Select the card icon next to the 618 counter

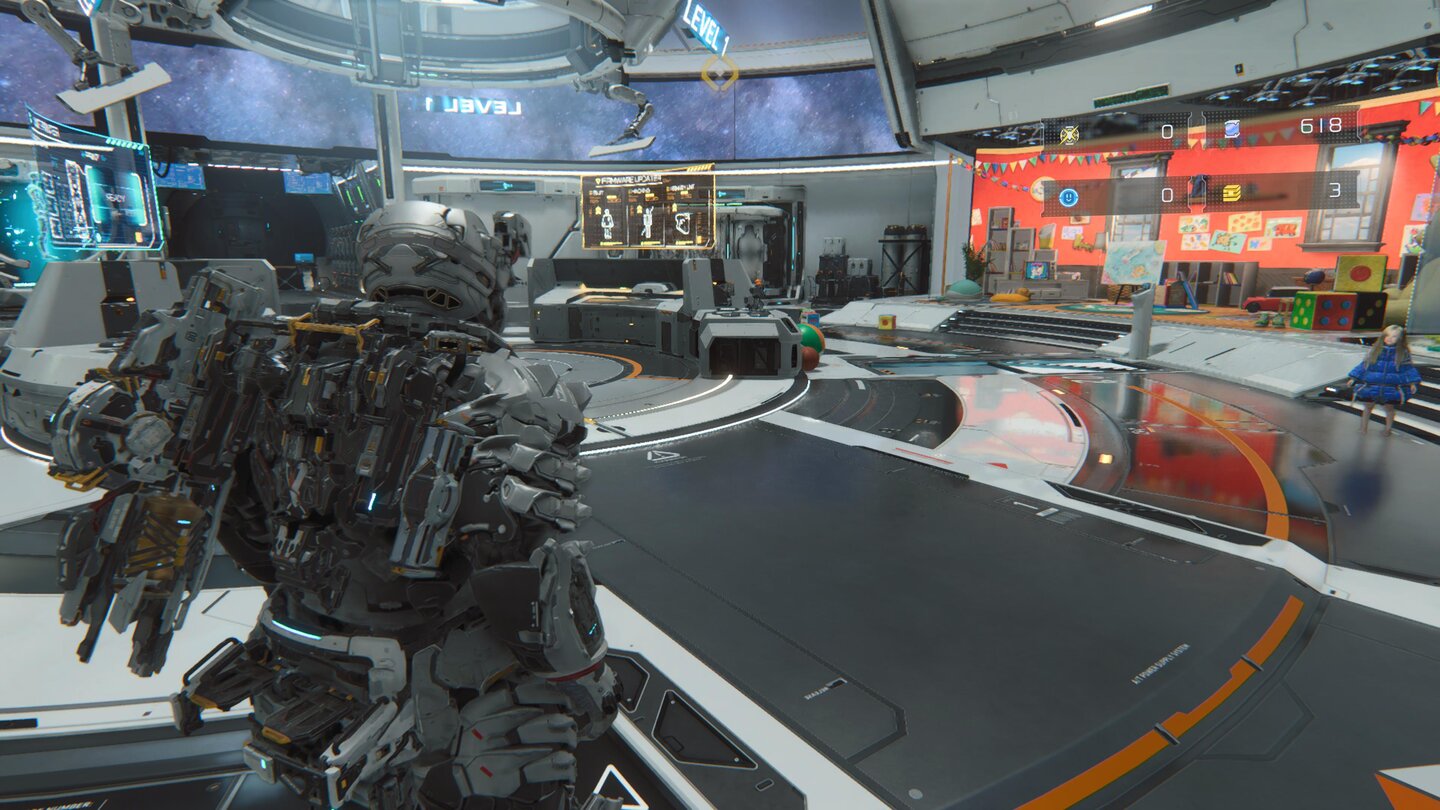click(x=1233, y=130)
